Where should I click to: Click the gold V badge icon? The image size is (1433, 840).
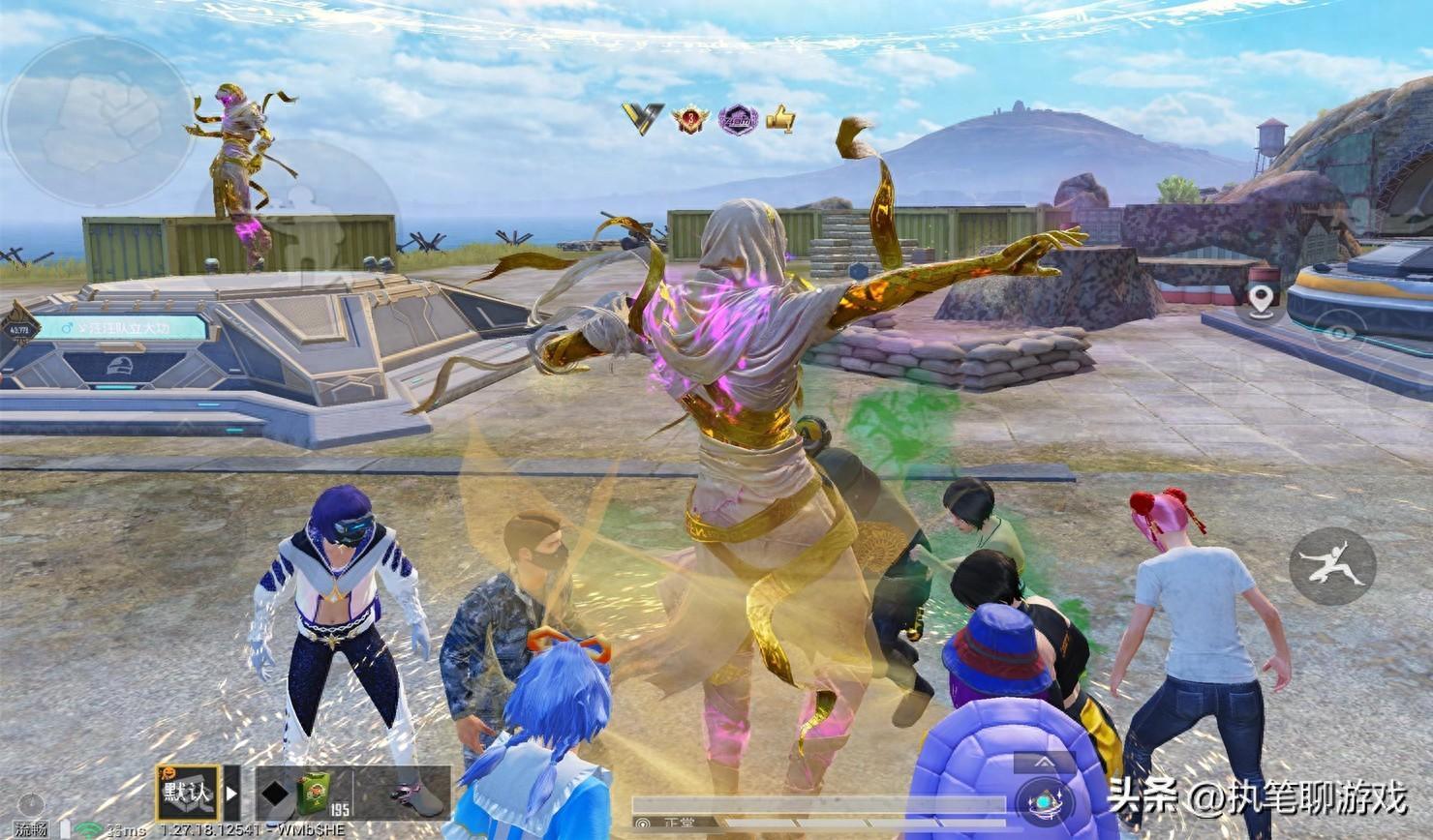(643, 118)
